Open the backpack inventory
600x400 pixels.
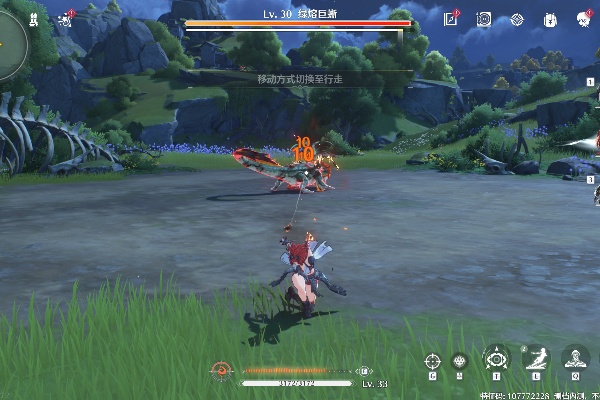(x=549, y=19)
